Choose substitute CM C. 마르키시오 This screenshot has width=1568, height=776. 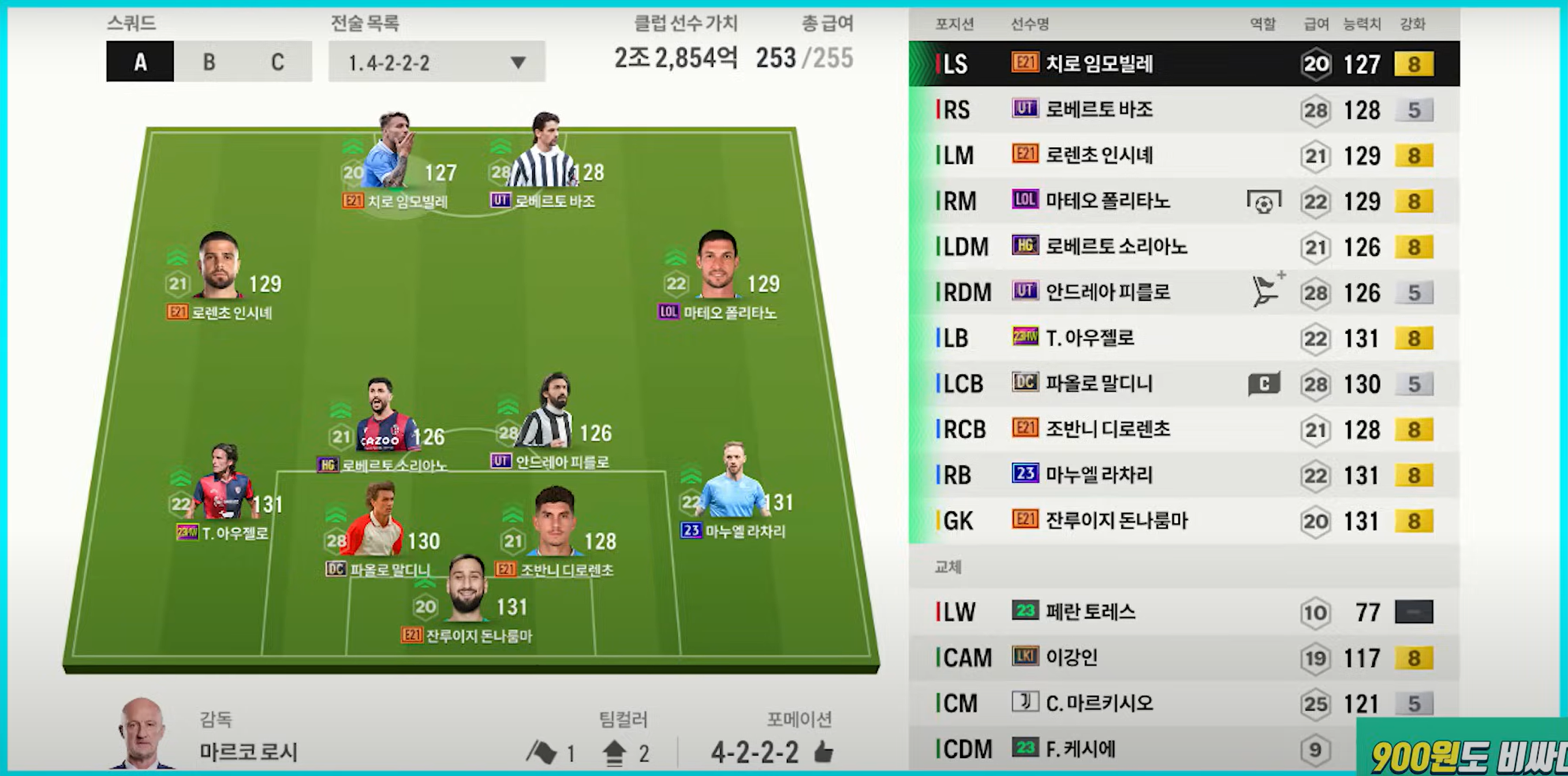(x=1184, y=704)
